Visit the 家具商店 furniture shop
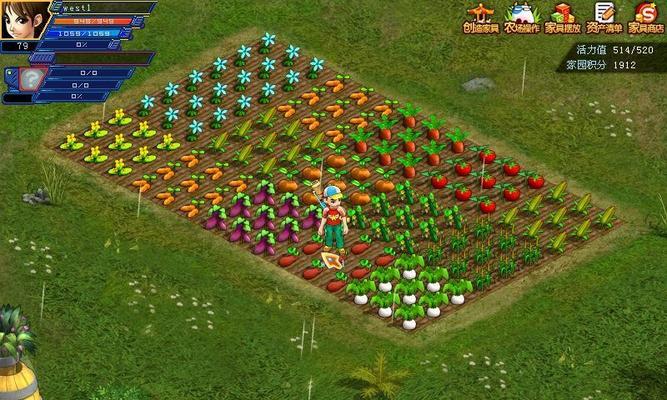The image size is (667, 400). 644,18
